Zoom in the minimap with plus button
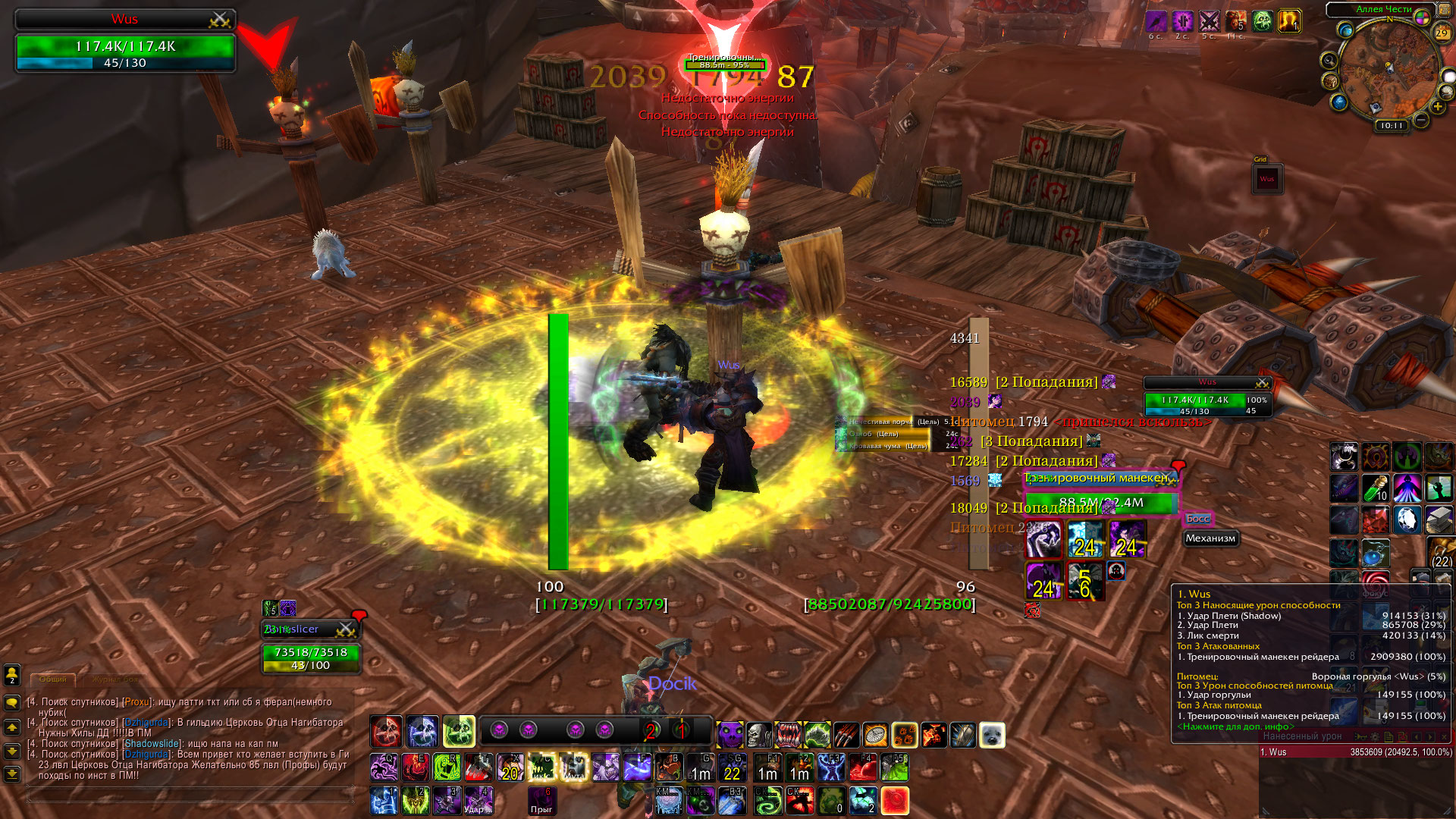This screenshot has height=819, width=1456. [1437, 107]
